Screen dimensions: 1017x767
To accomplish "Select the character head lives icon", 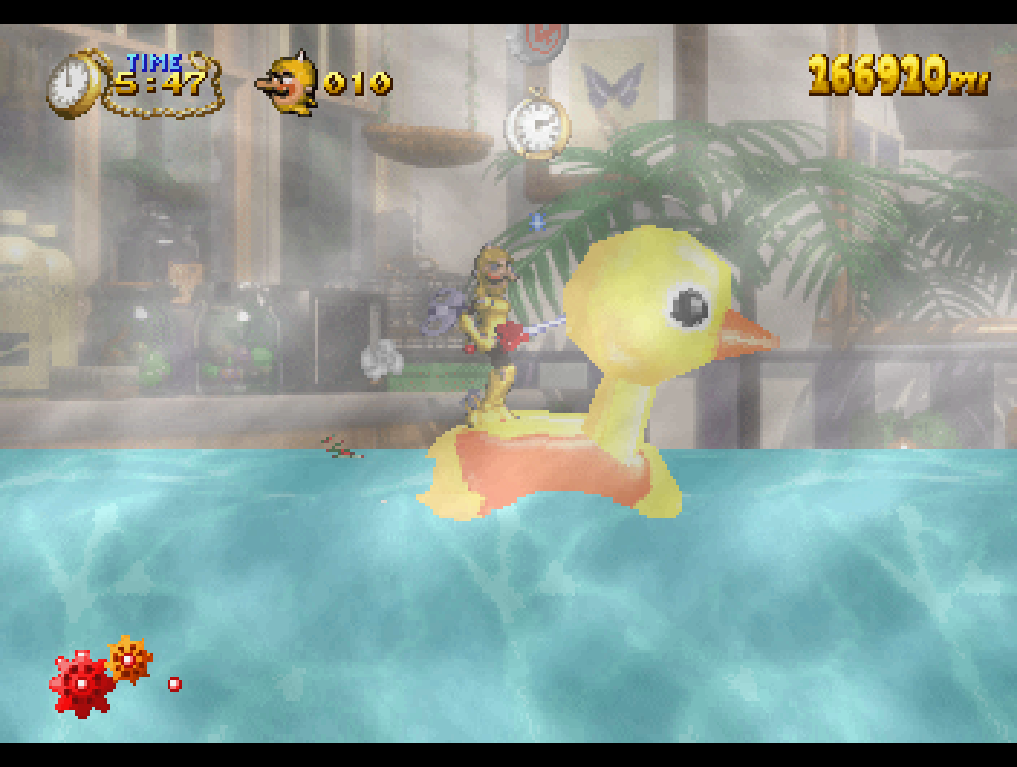I will click(288, 83).
